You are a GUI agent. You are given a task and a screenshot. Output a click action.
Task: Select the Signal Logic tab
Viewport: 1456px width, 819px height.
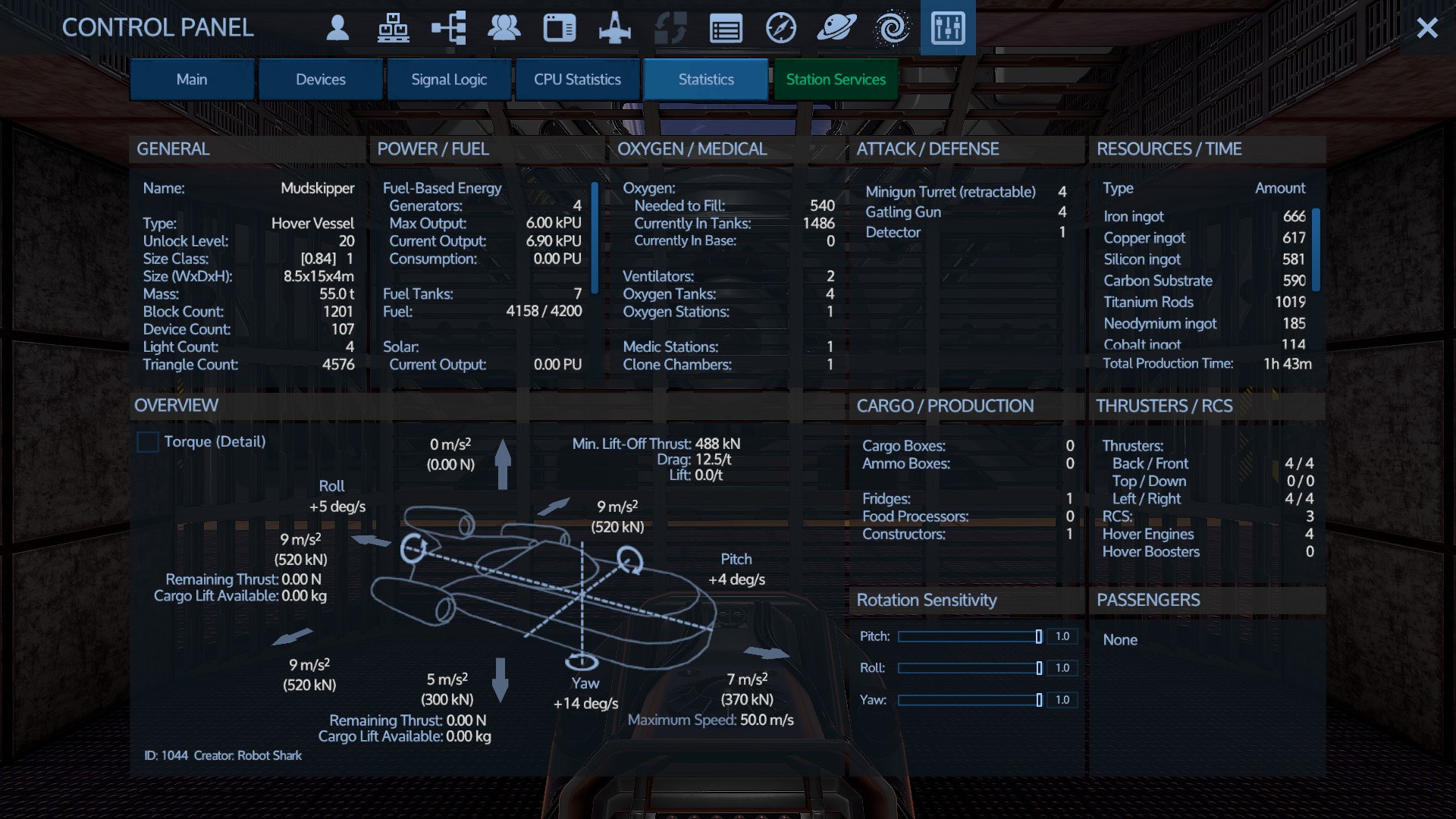(449, 80)
